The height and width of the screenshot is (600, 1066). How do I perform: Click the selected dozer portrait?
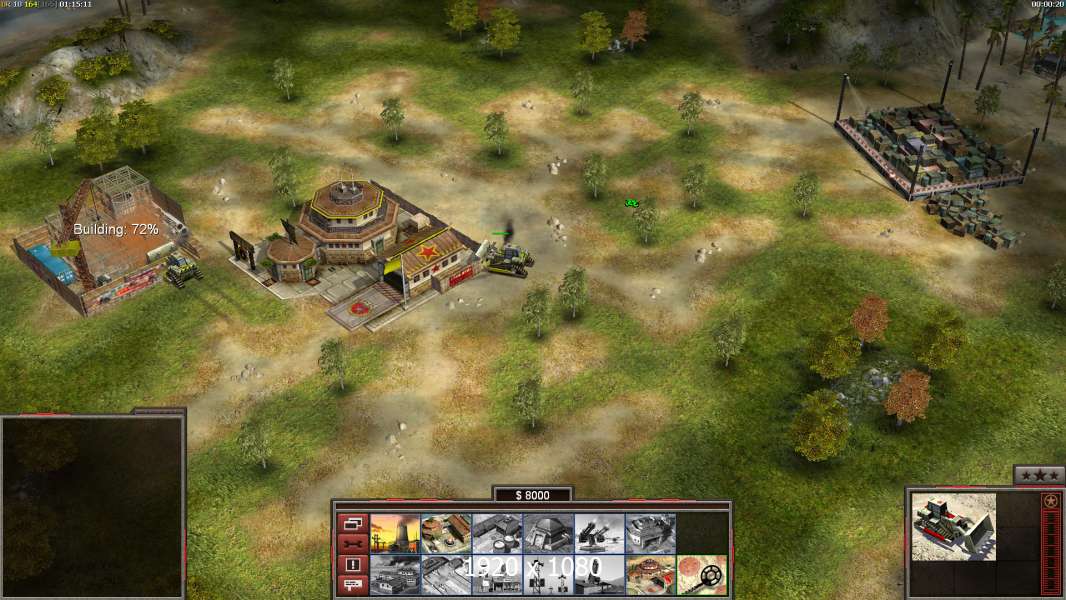click(953, 526)
